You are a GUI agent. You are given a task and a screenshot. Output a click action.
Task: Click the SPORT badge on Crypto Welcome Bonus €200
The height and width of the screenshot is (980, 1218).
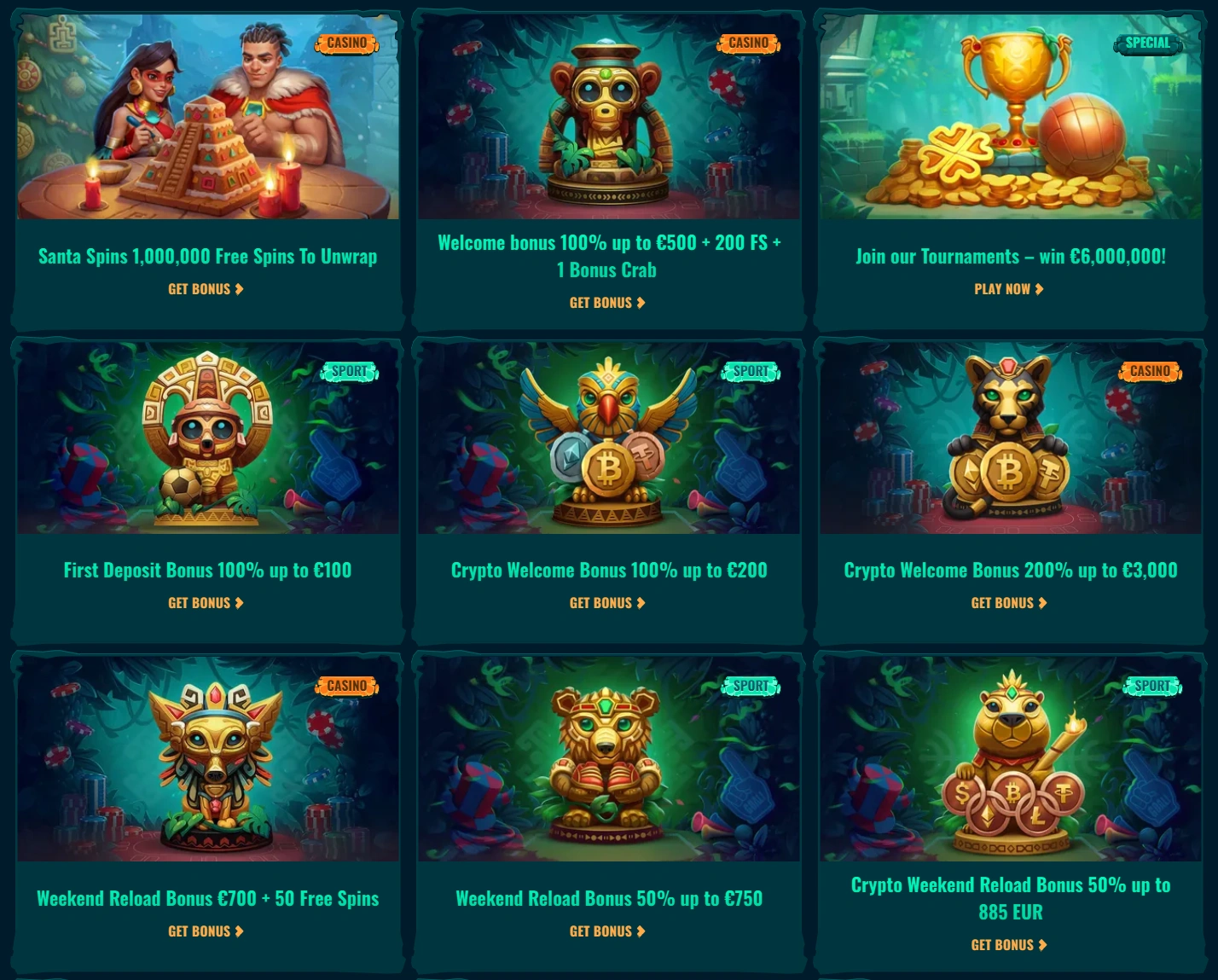[x=750, y=370]
